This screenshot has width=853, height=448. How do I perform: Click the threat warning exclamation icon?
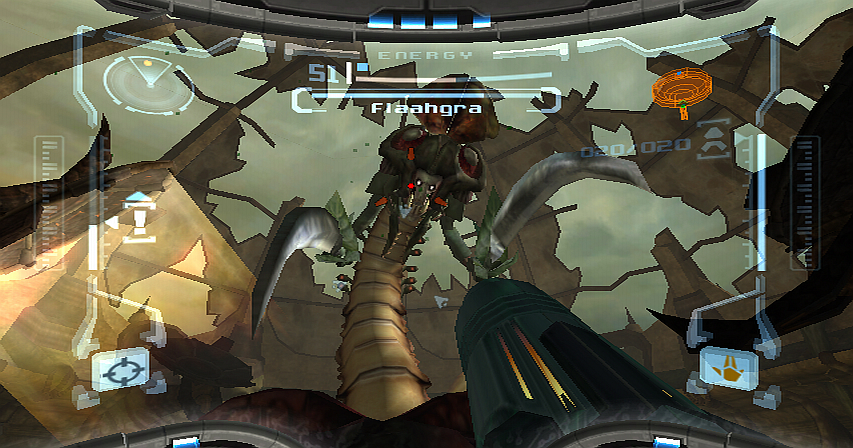[x=138, y=220]
